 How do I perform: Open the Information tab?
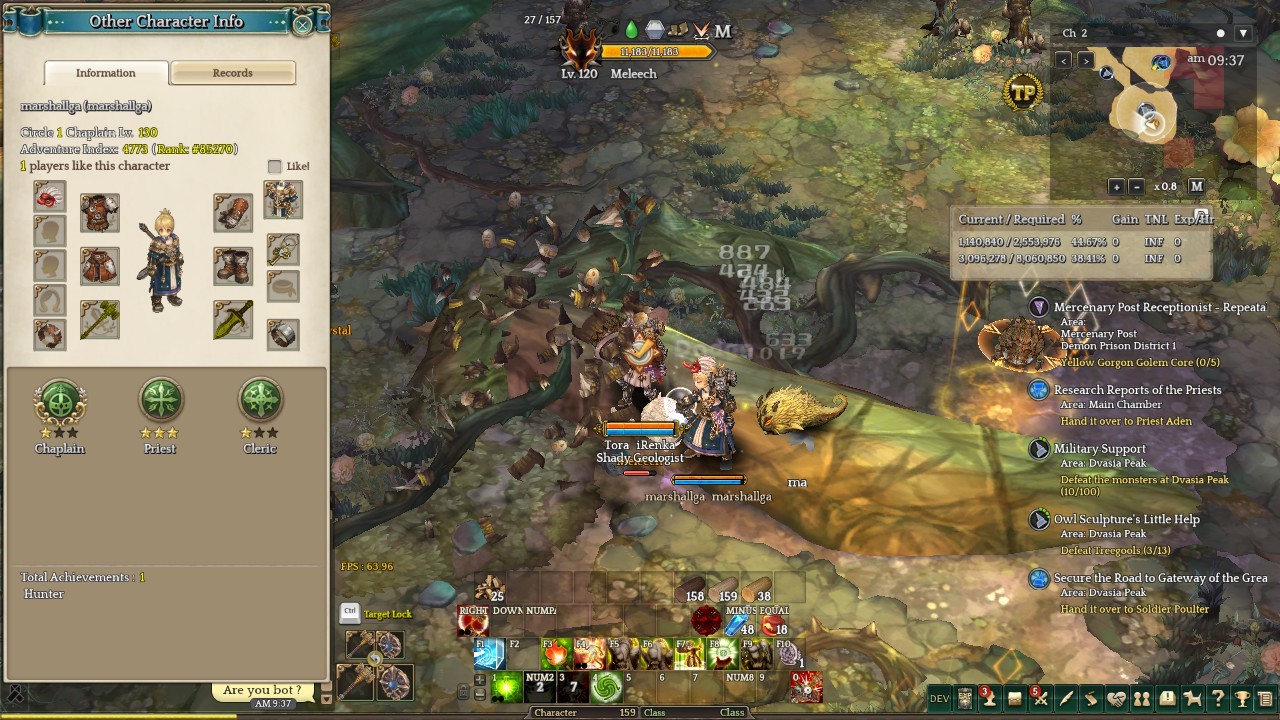[106, 73]
